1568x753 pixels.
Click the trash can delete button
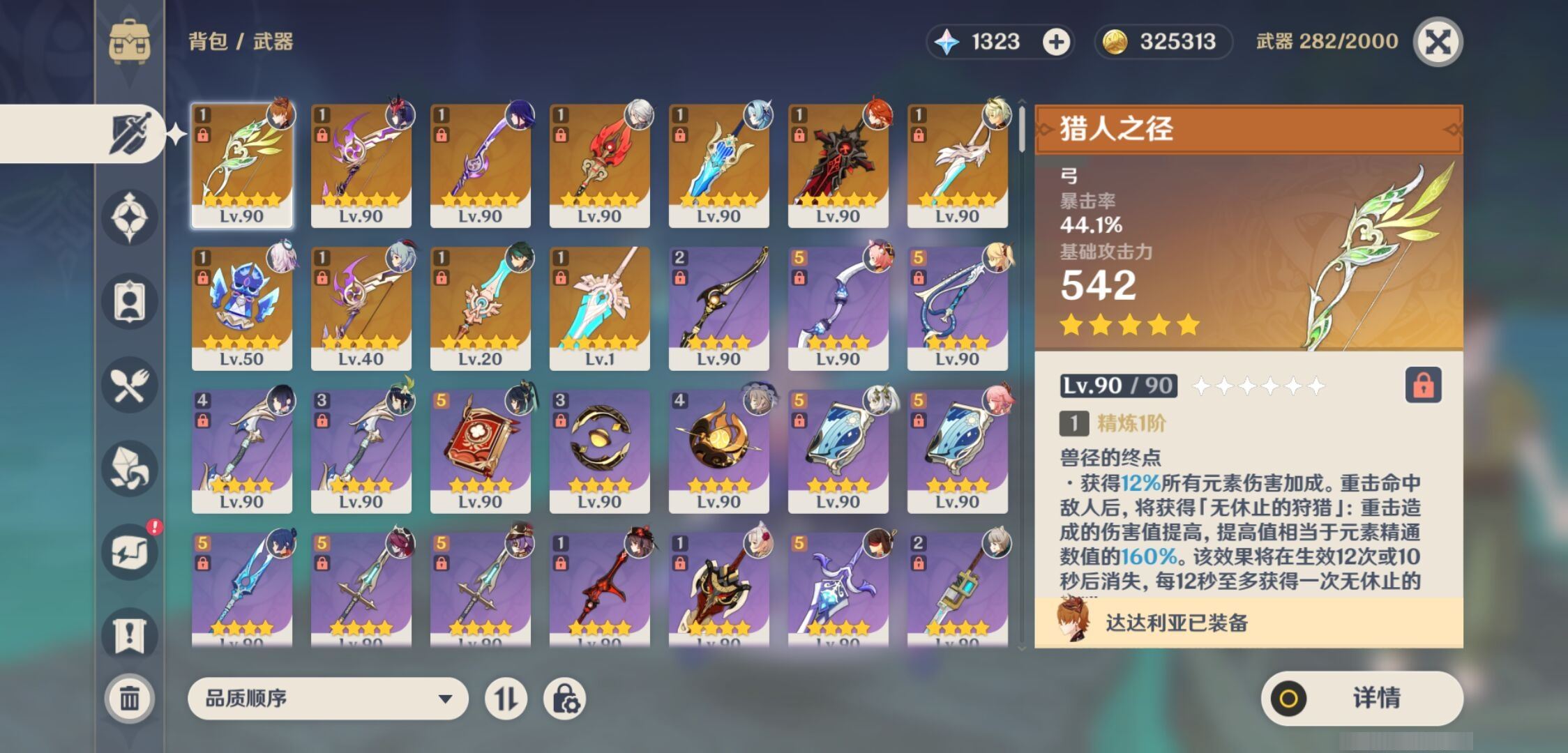point(130,698)
